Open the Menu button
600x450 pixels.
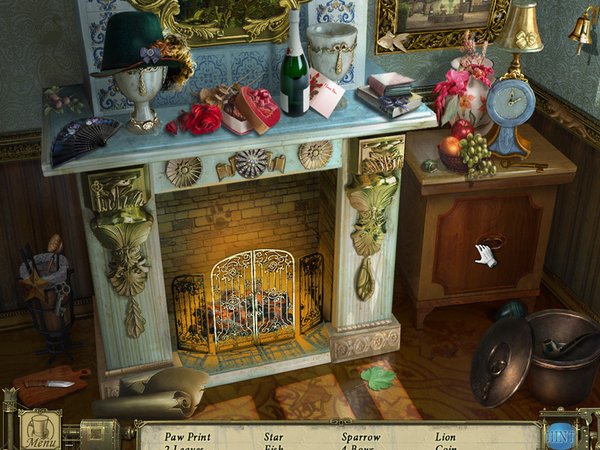pyautogui.click(x=41, y=431)
